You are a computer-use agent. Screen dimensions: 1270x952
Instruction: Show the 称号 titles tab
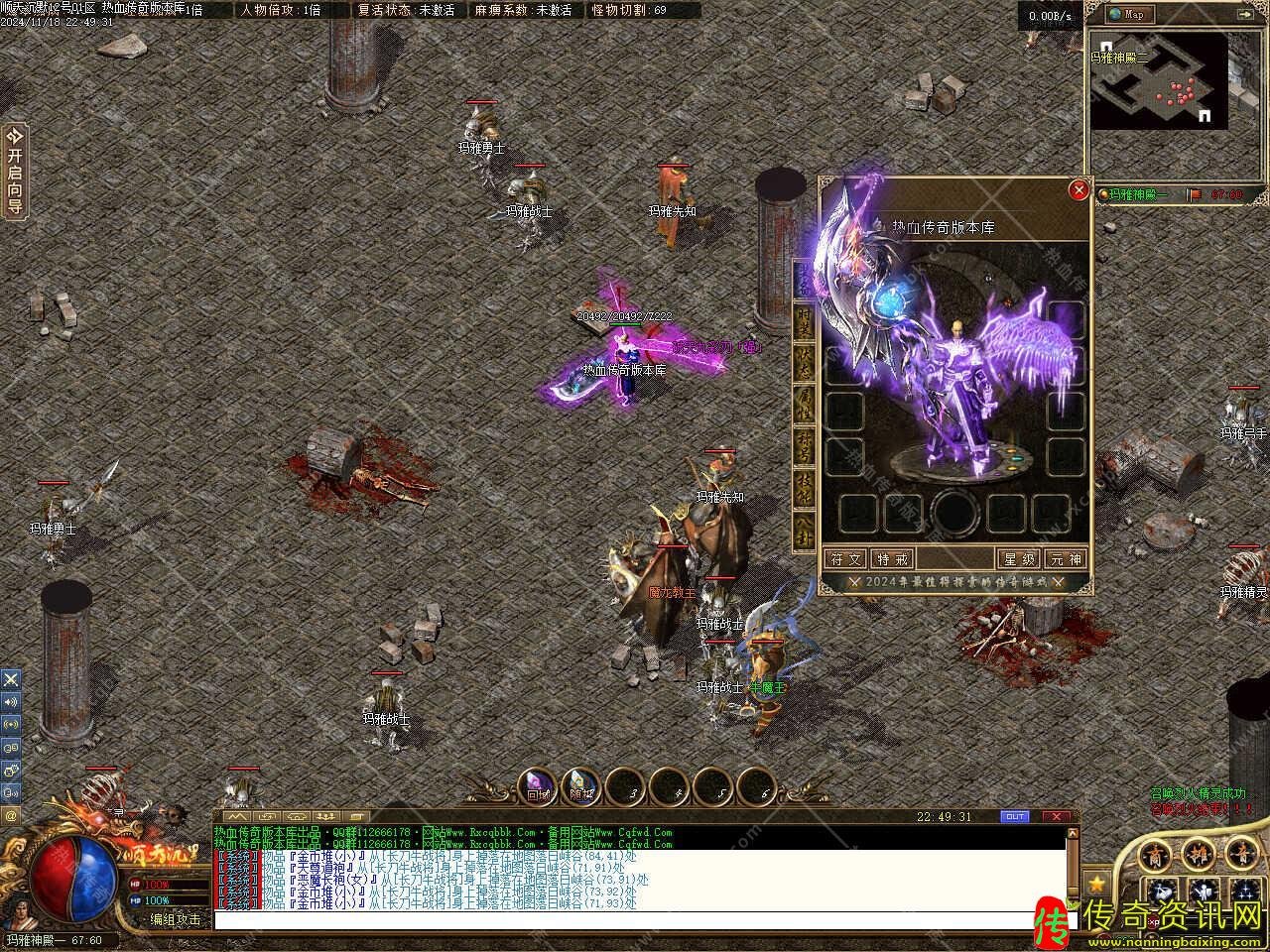tap(804, 446)
